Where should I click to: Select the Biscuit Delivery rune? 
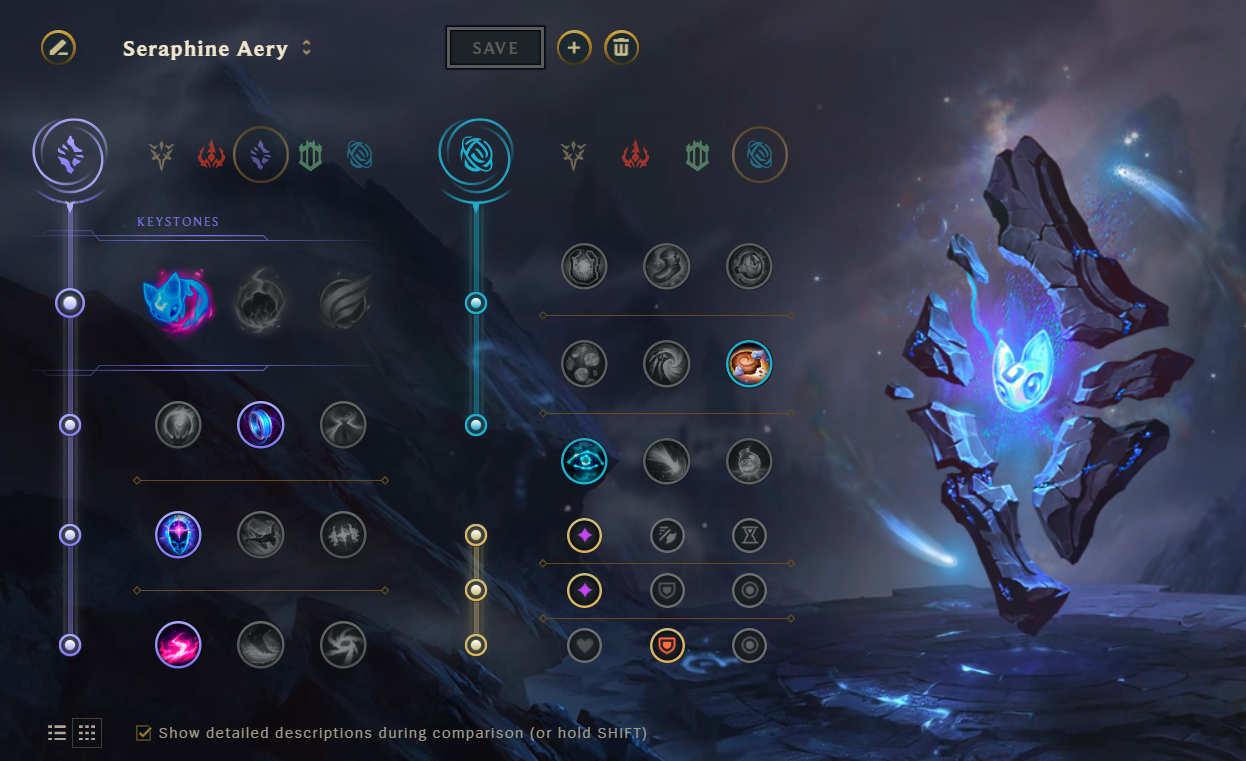[x=749, y=364]
